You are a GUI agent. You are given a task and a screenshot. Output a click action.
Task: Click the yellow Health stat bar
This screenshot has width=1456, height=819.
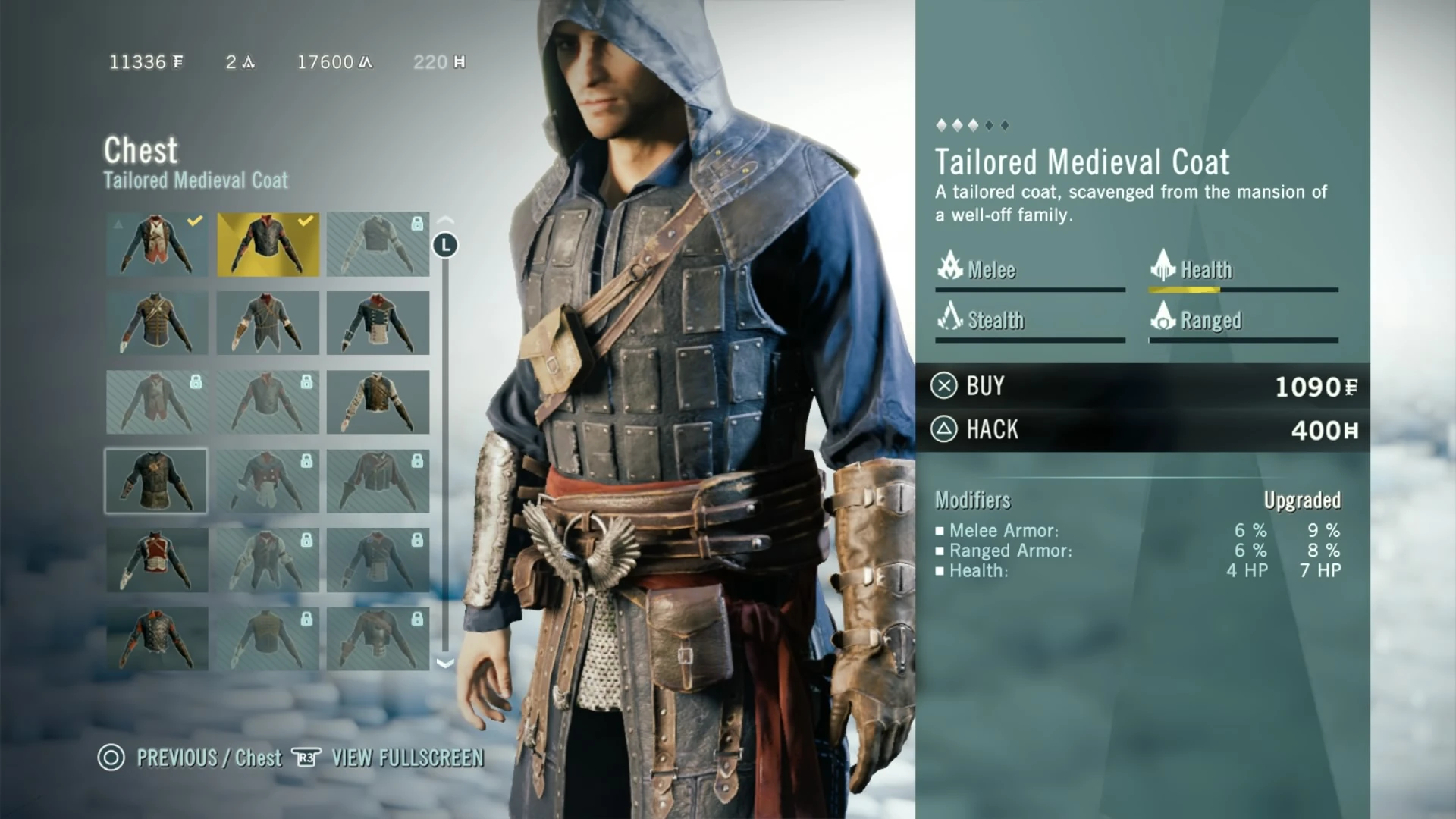tap(1187, 290)
